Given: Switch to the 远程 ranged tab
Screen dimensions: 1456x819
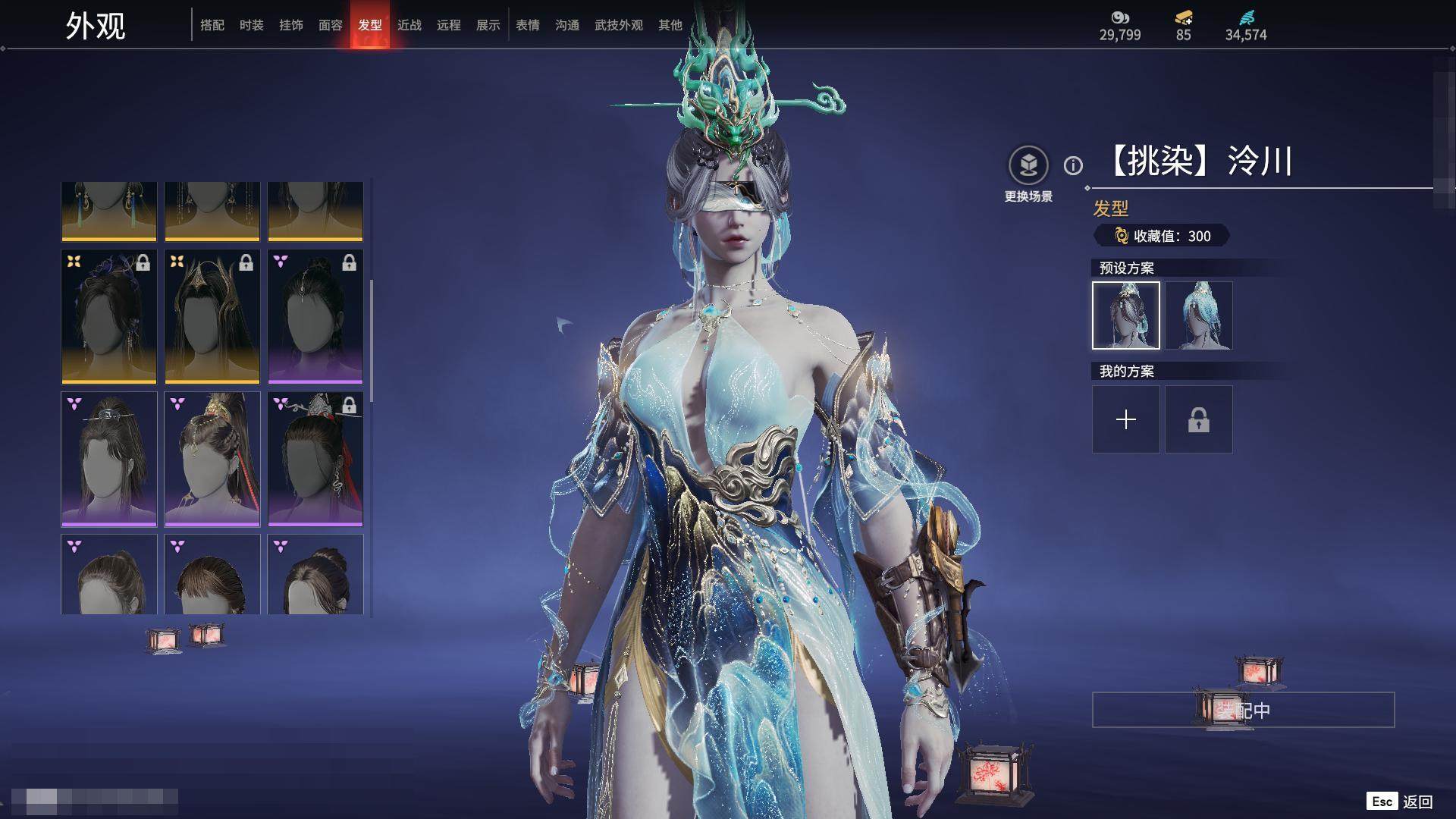Looking at the screenshot, I should pyautogui.click(x=449, y=25).
